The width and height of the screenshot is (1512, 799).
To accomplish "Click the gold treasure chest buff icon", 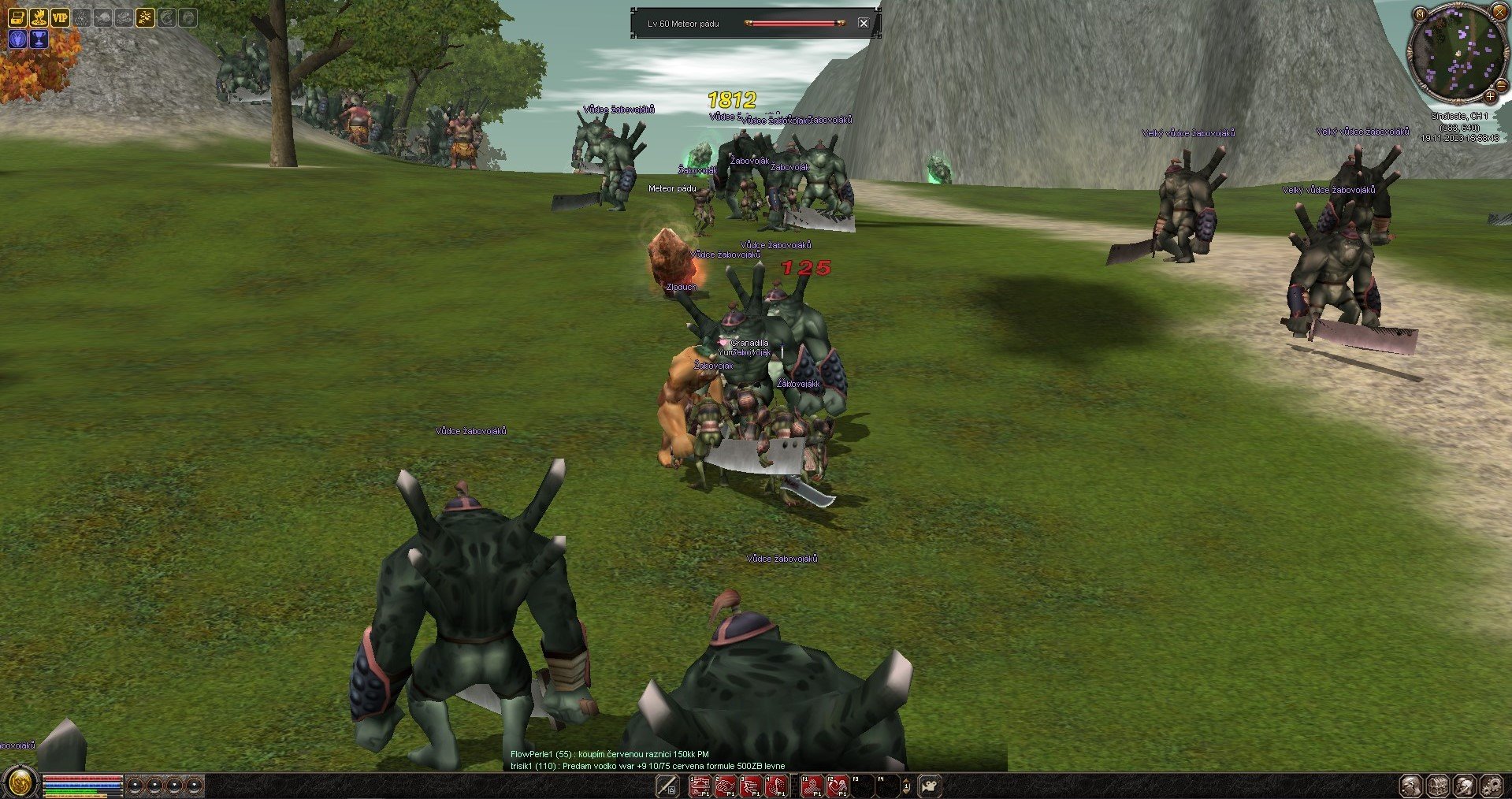I will pyautogui.click(x=17, y=17).
